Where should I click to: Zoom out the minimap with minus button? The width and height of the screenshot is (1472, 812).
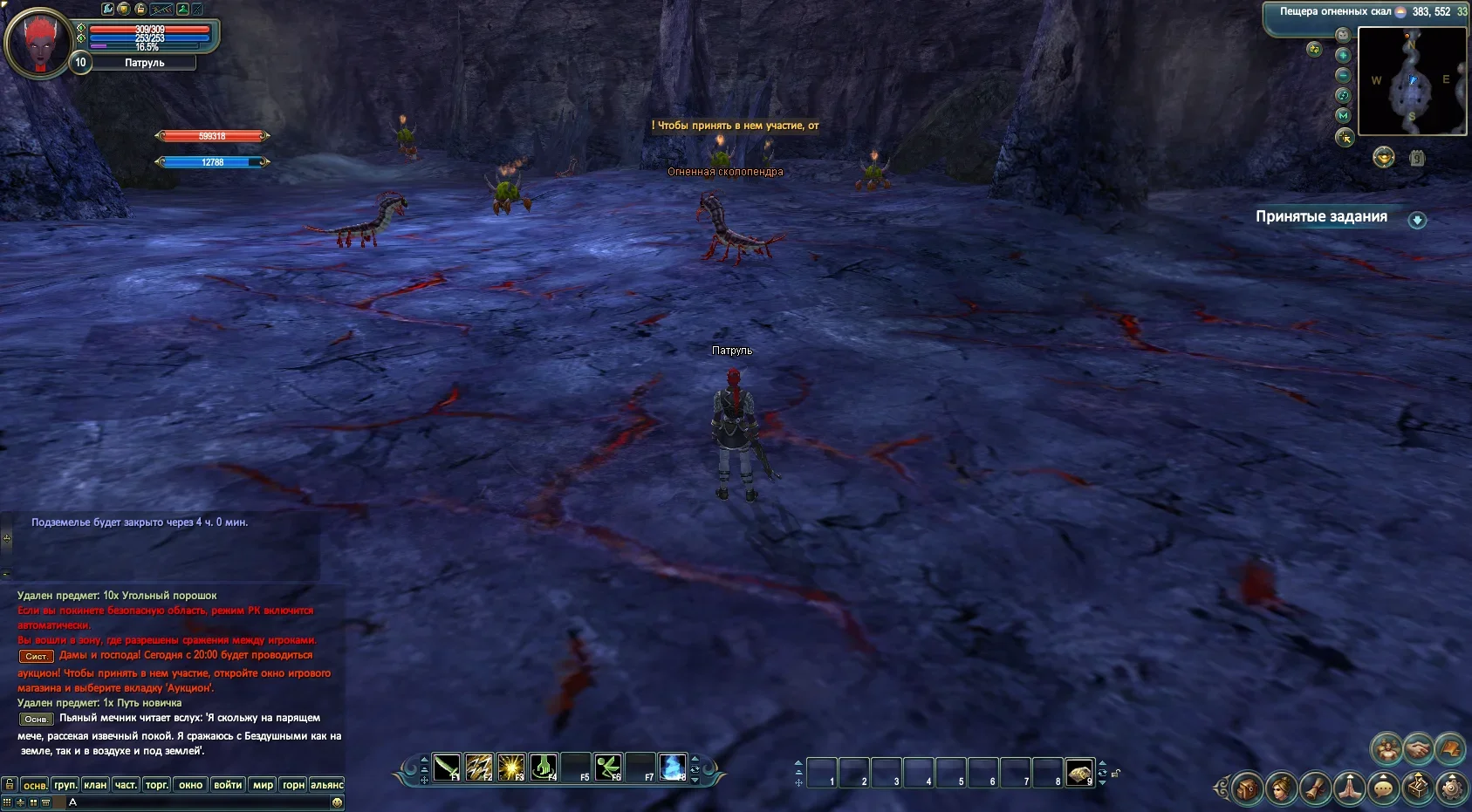pyautogui.click(x=1343, y=75)
